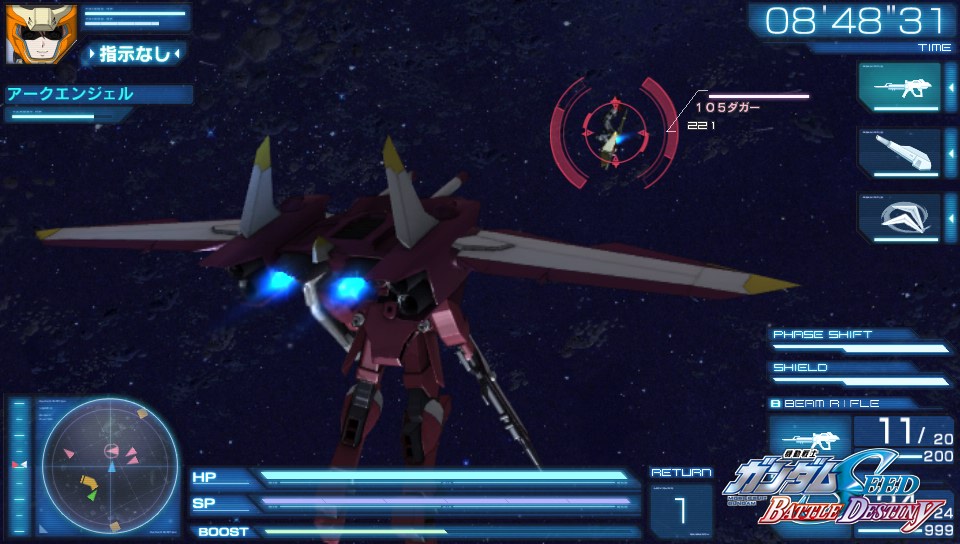Click the circular radar minimap

(x=110, y=465)
